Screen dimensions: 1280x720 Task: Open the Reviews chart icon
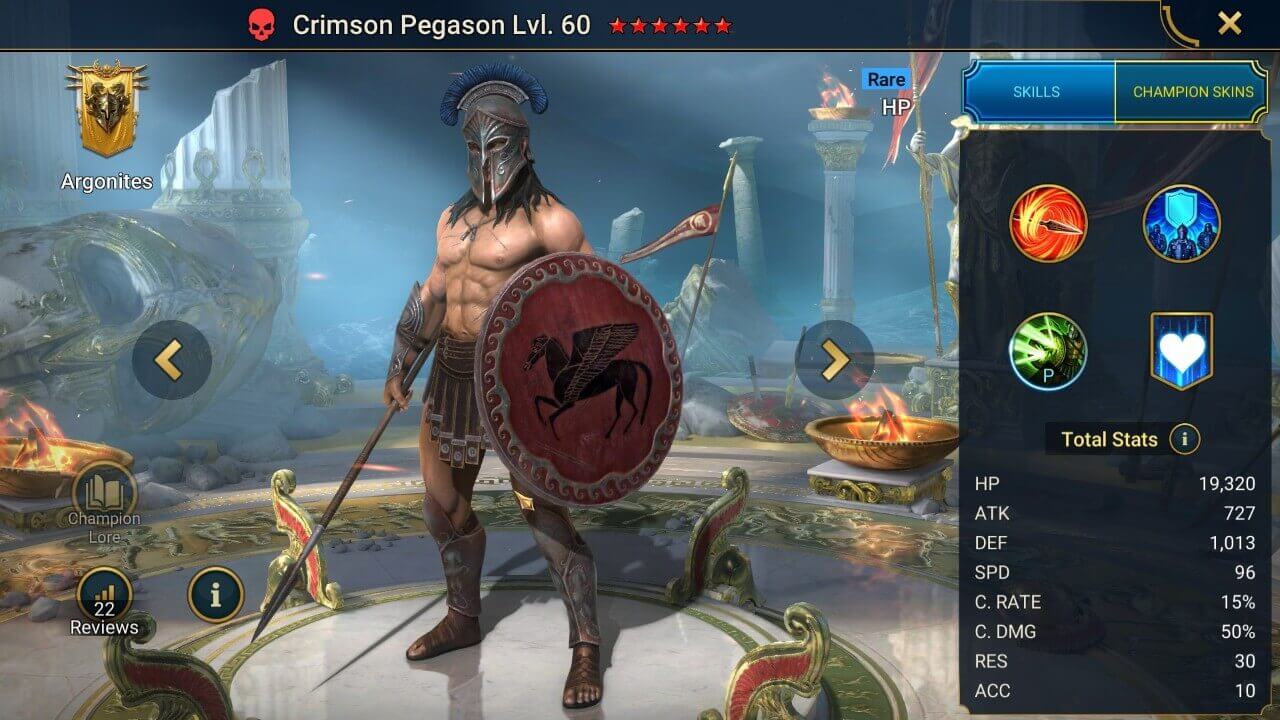coord(103,593)
